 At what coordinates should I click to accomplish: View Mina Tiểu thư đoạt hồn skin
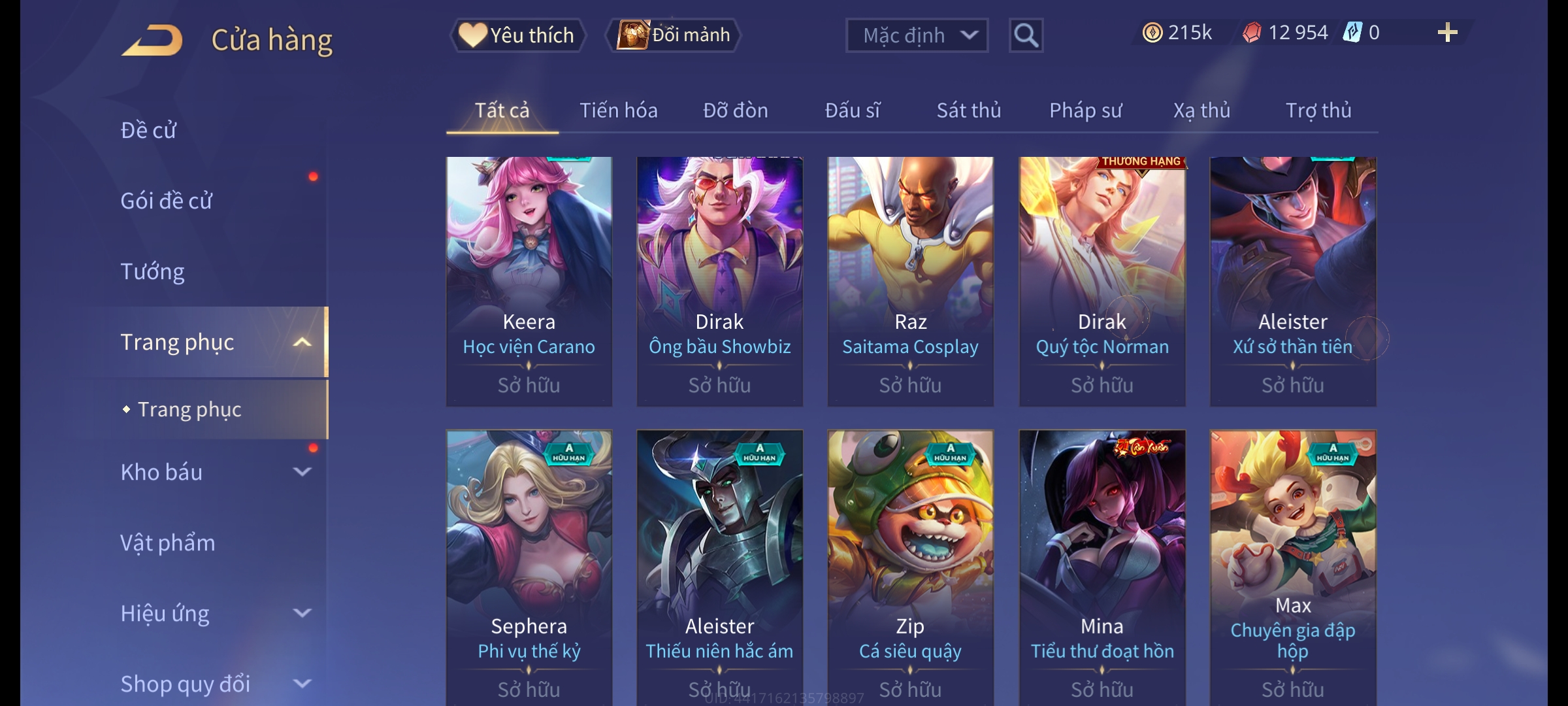1102,565
